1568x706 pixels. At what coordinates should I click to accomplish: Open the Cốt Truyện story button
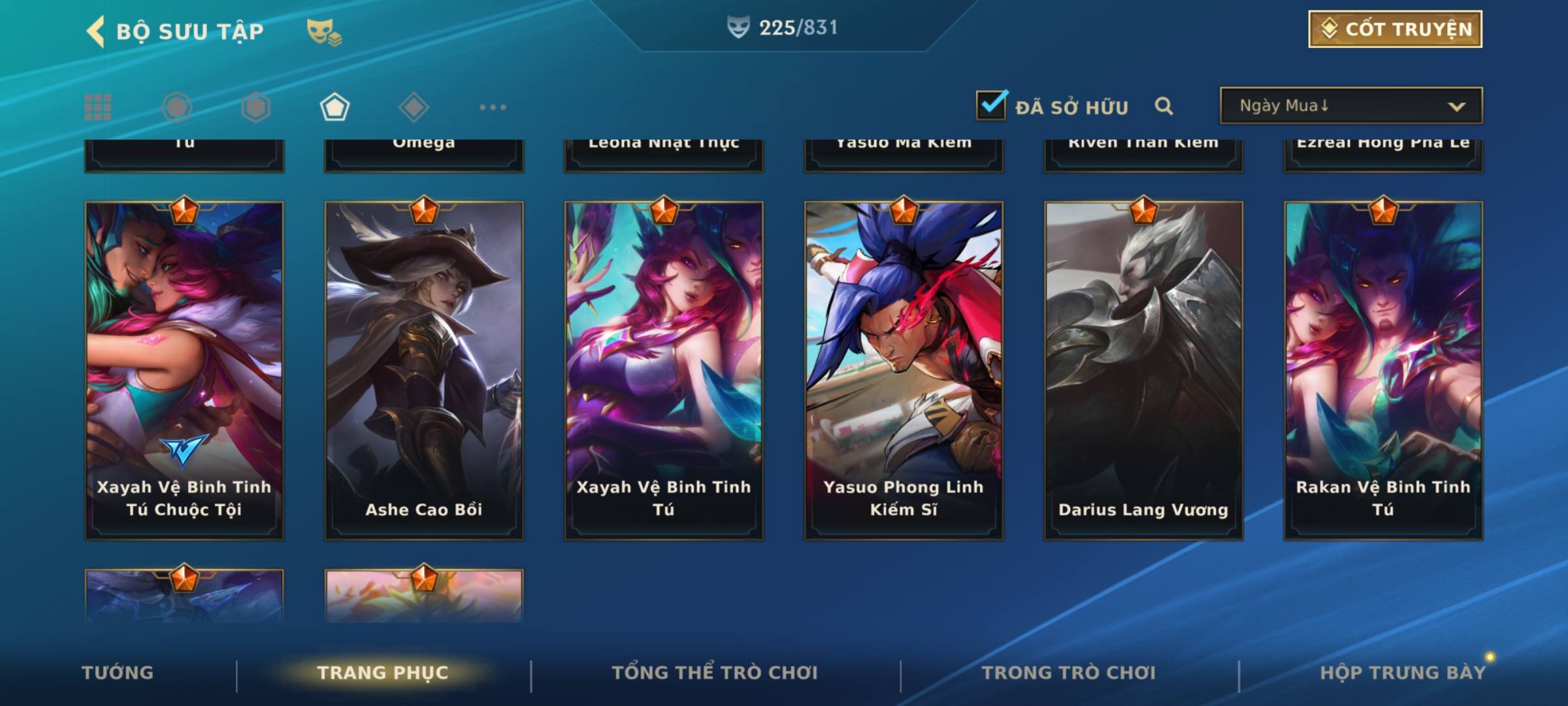point(1395,29)
